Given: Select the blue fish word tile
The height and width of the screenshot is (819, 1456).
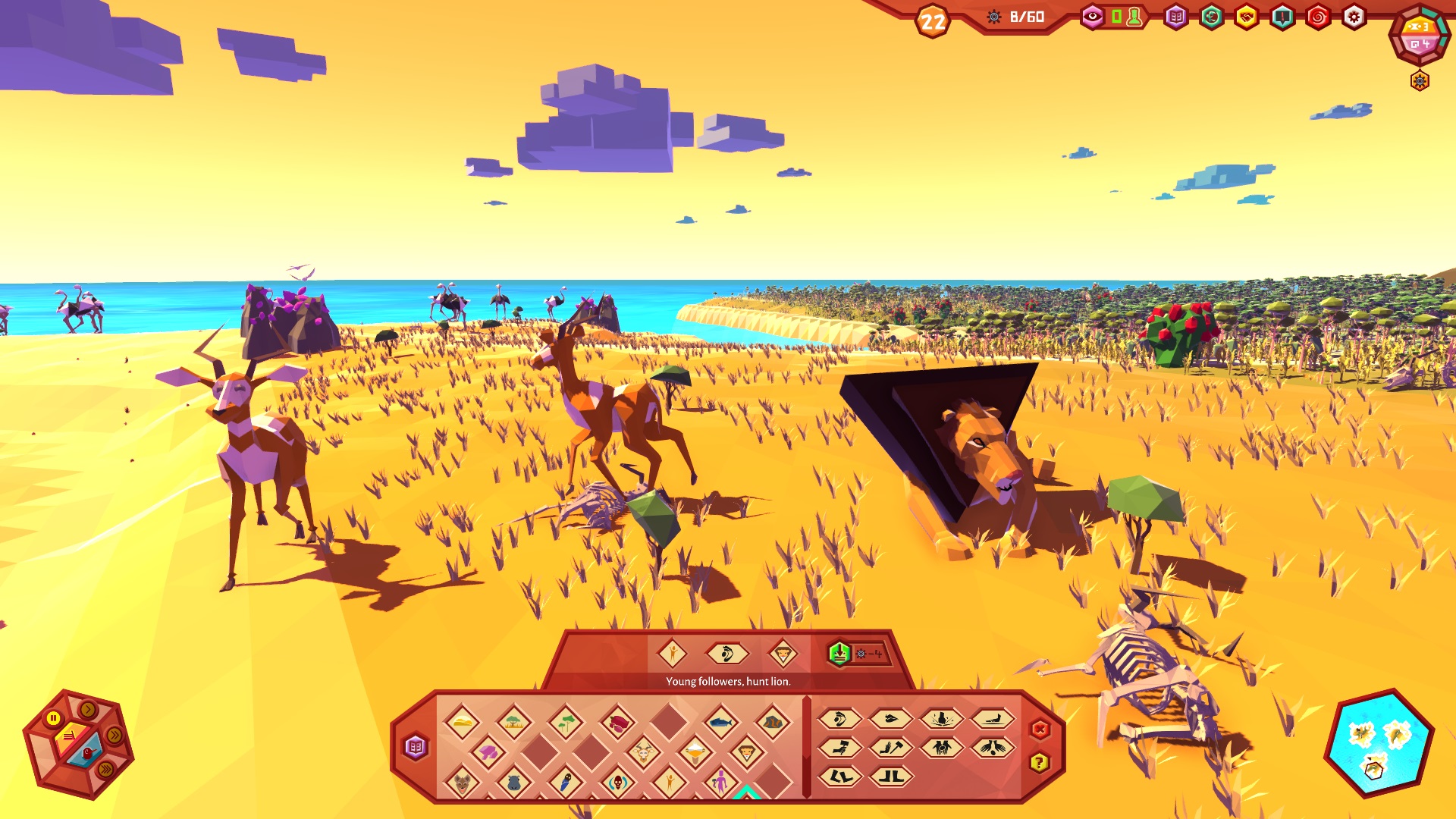Looking at the screenshot, I should click(x=720, y=721).
